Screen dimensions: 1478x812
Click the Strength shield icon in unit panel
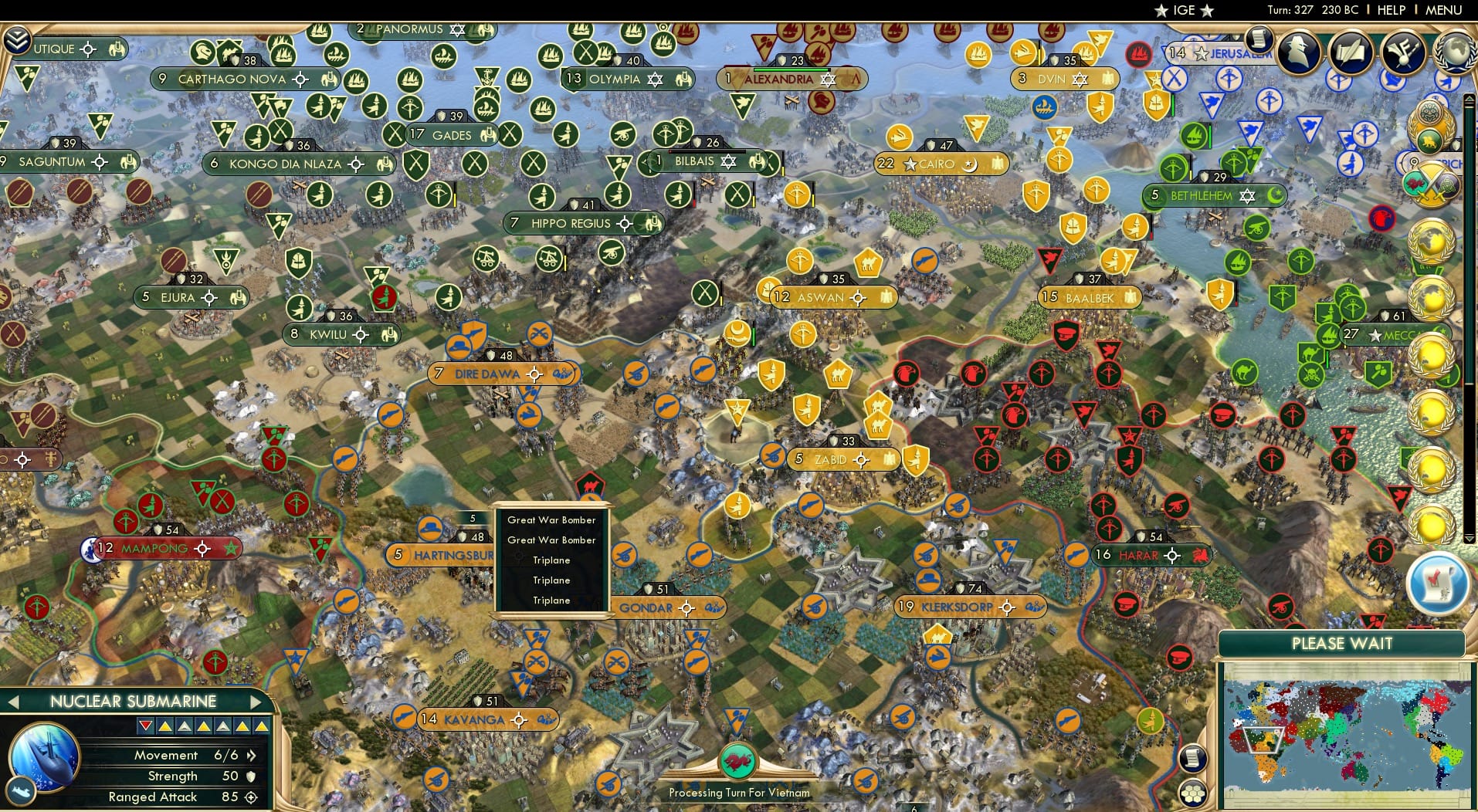(x=249, y=776)
